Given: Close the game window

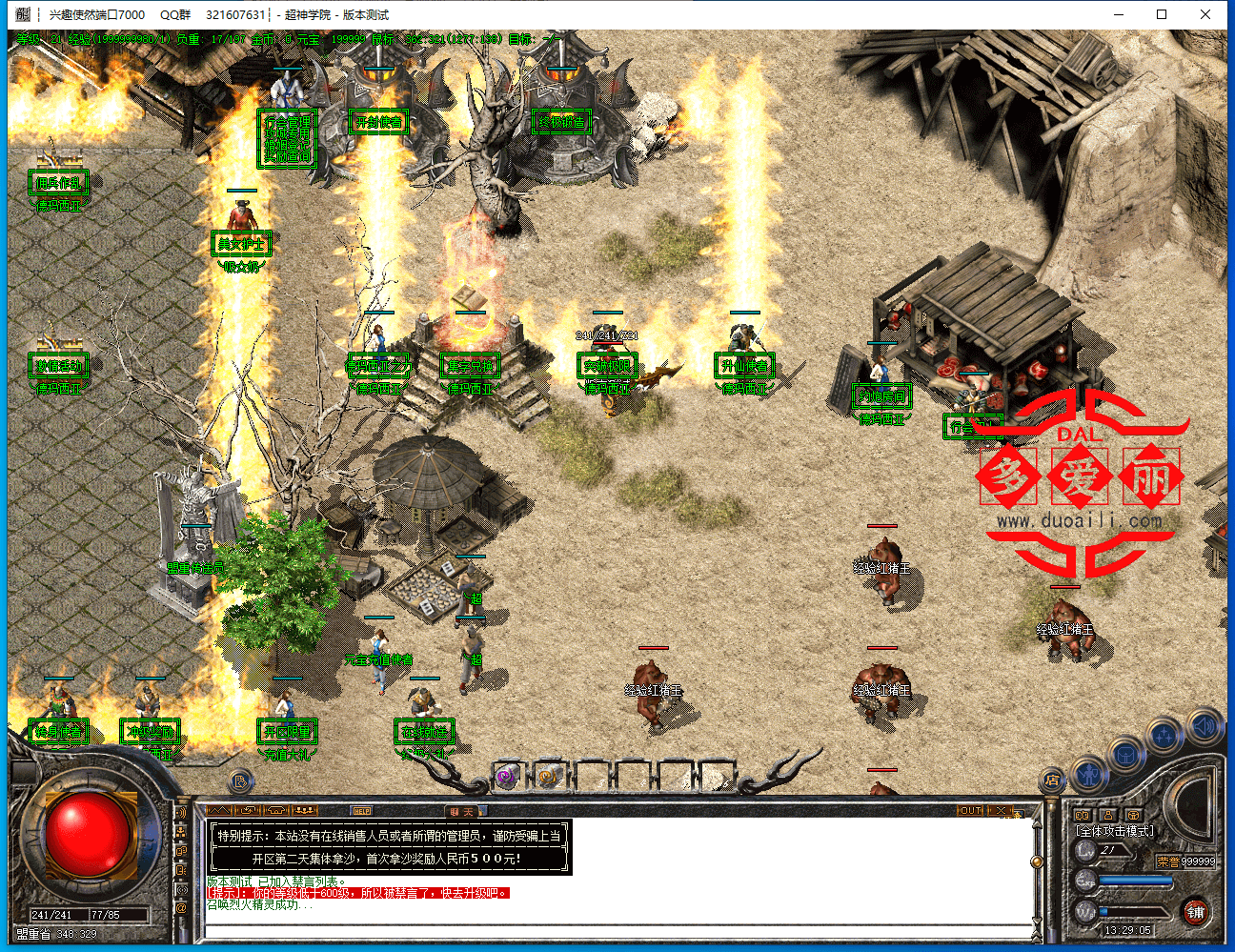Looking at the screenshot, I should [x=1205, y=14].
